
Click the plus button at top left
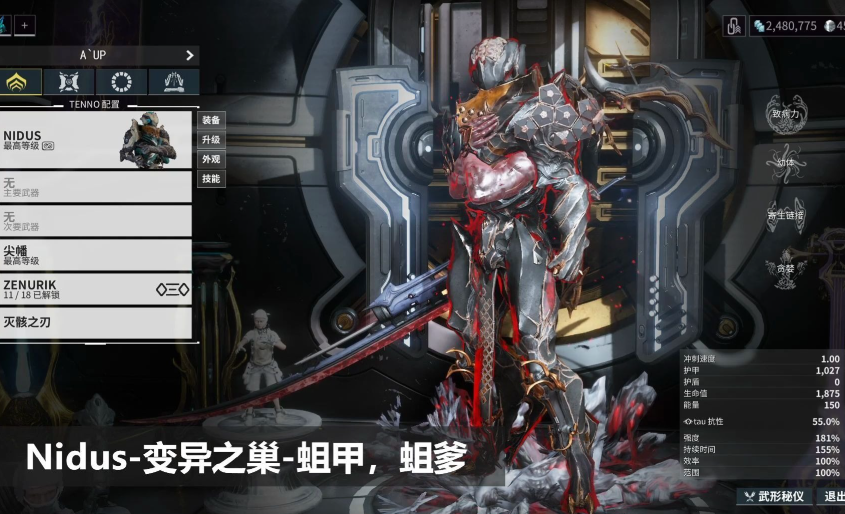coord(25,25)
